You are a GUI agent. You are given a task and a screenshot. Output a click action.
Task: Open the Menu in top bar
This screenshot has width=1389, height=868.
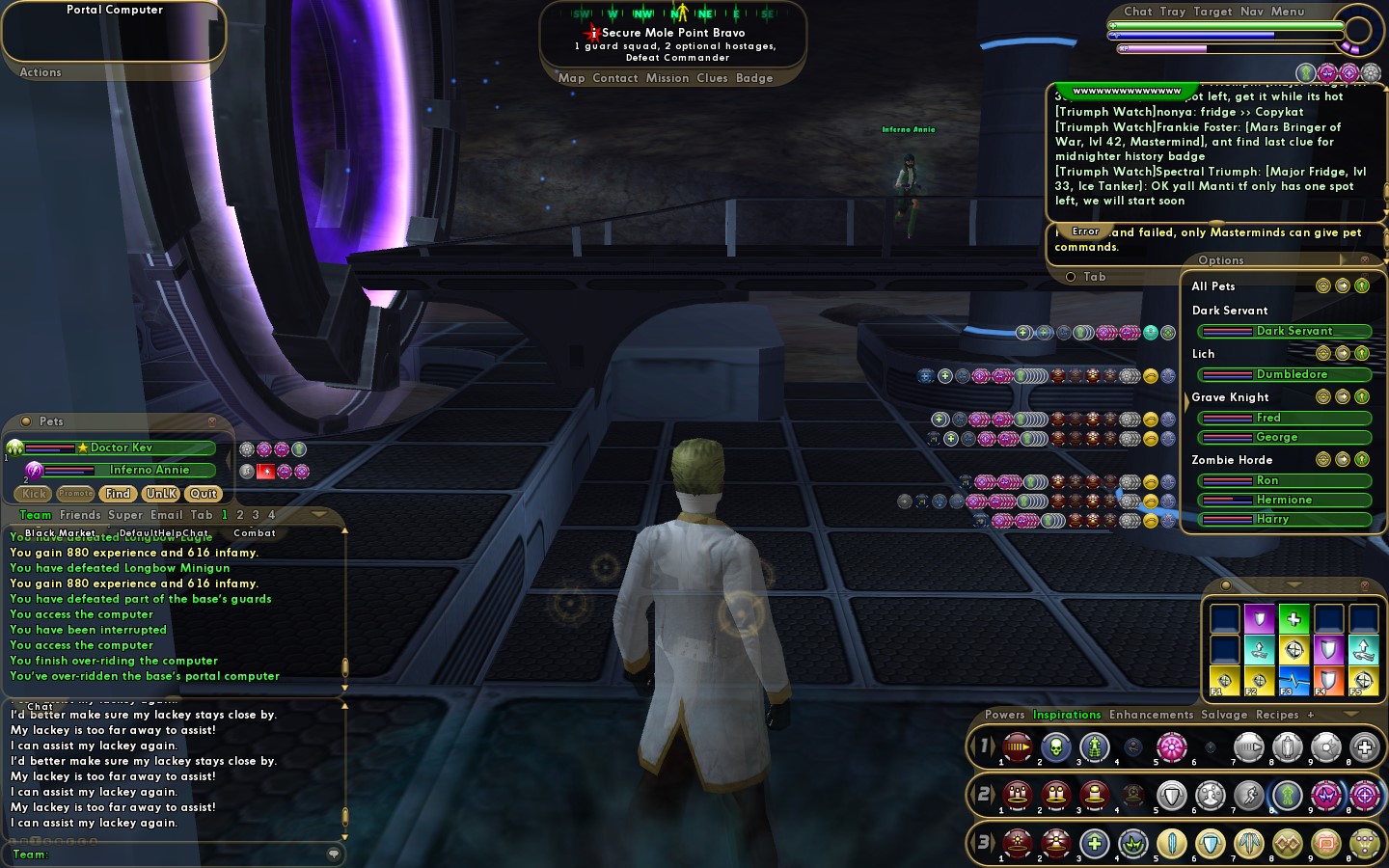point(1287,12)
